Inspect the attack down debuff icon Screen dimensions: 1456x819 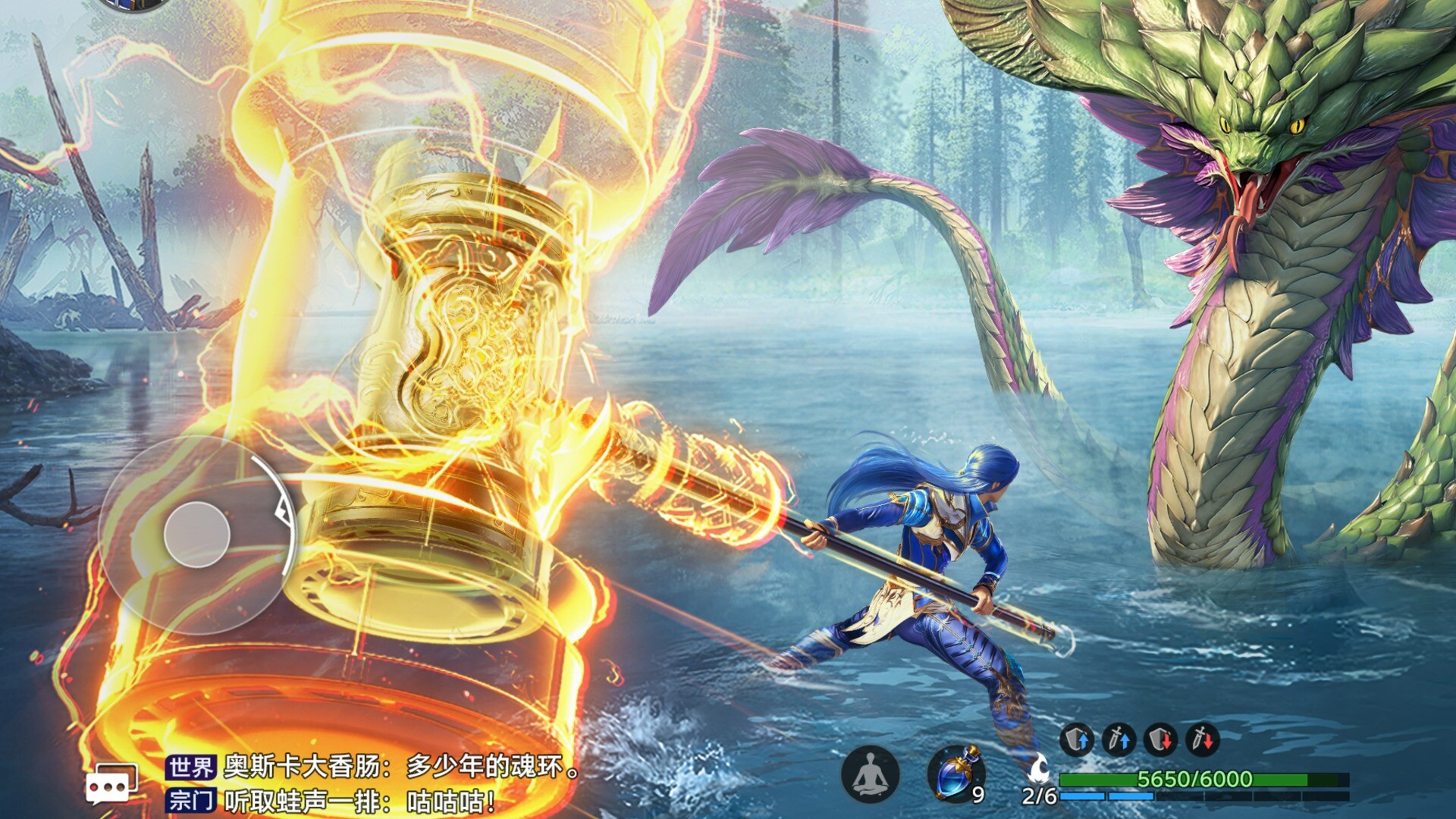point(1202,739)
